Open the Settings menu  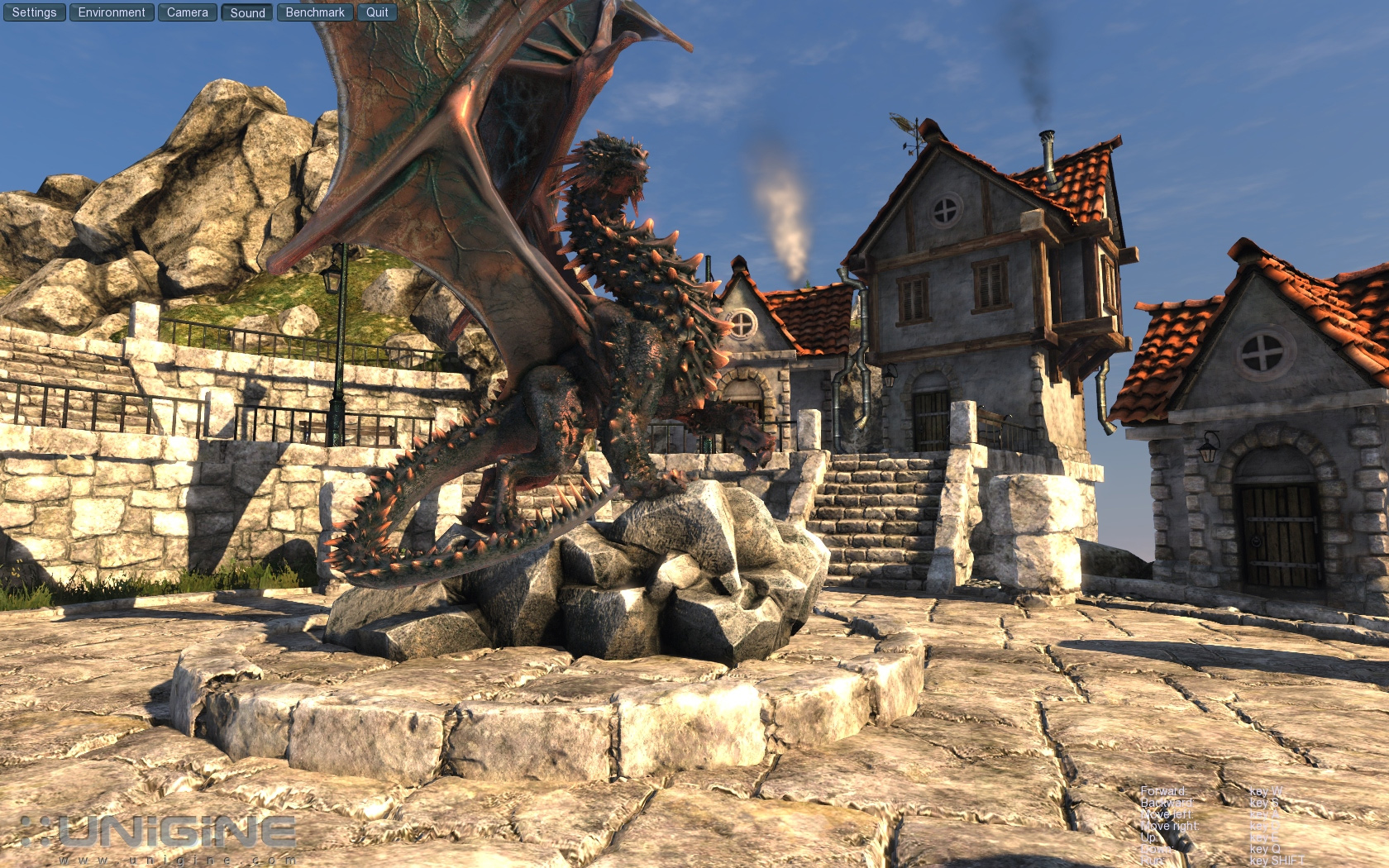34,12
